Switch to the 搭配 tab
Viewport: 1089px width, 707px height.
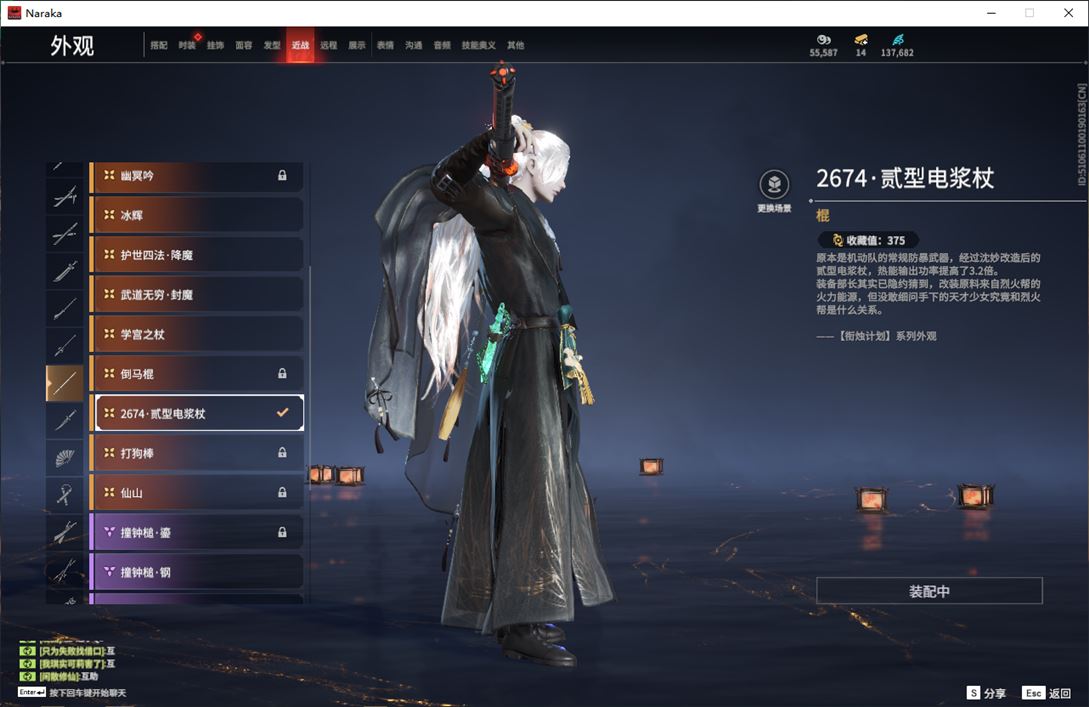(x=159, y=45)
